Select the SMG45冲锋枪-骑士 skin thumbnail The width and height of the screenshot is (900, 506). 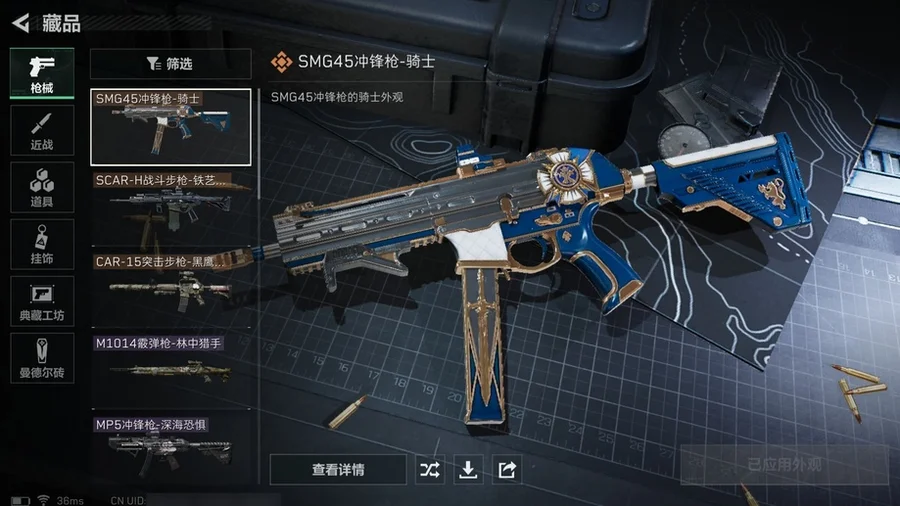170,127
